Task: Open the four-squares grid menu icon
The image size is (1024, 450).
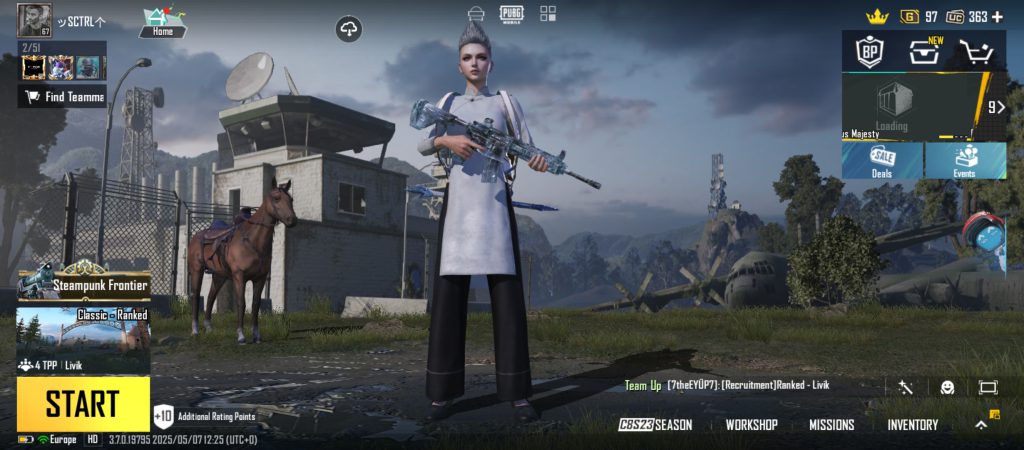Action: tap(548, 13)
